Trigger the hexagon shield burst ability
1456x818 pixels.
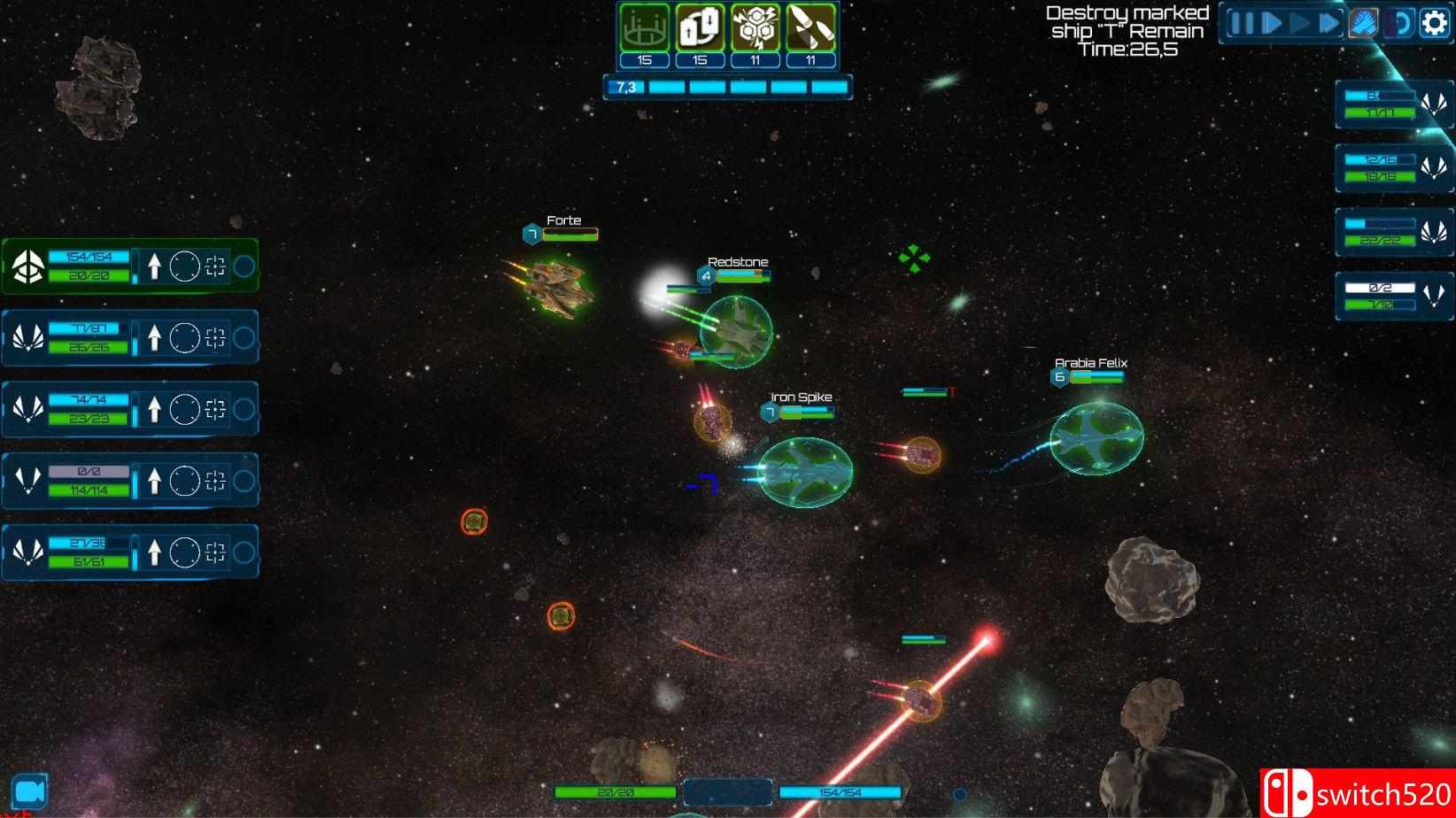click(755, 28)
